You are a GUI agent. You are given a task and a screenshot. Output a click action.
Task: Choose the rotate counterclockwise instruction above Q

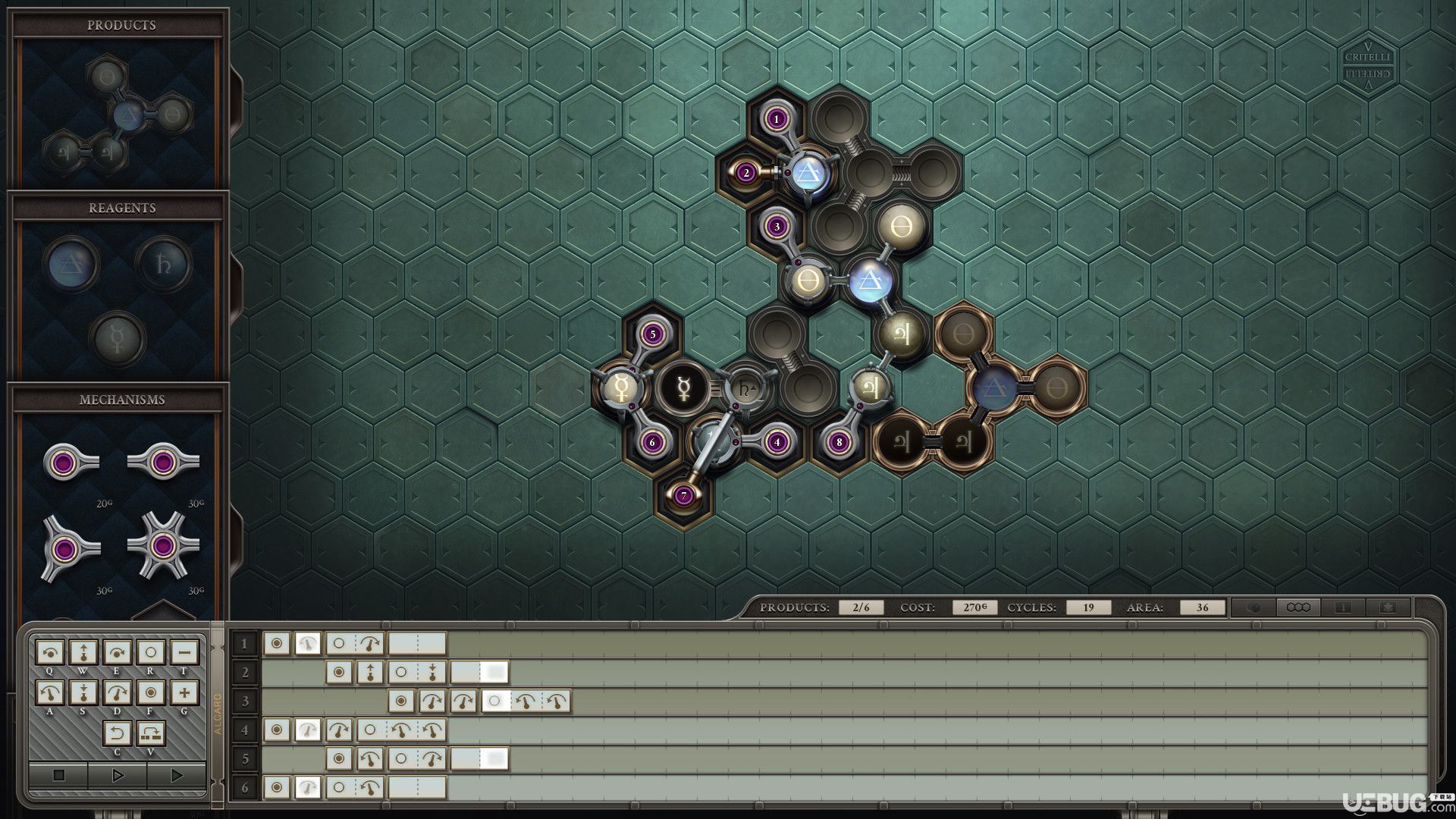pos(51,652)
